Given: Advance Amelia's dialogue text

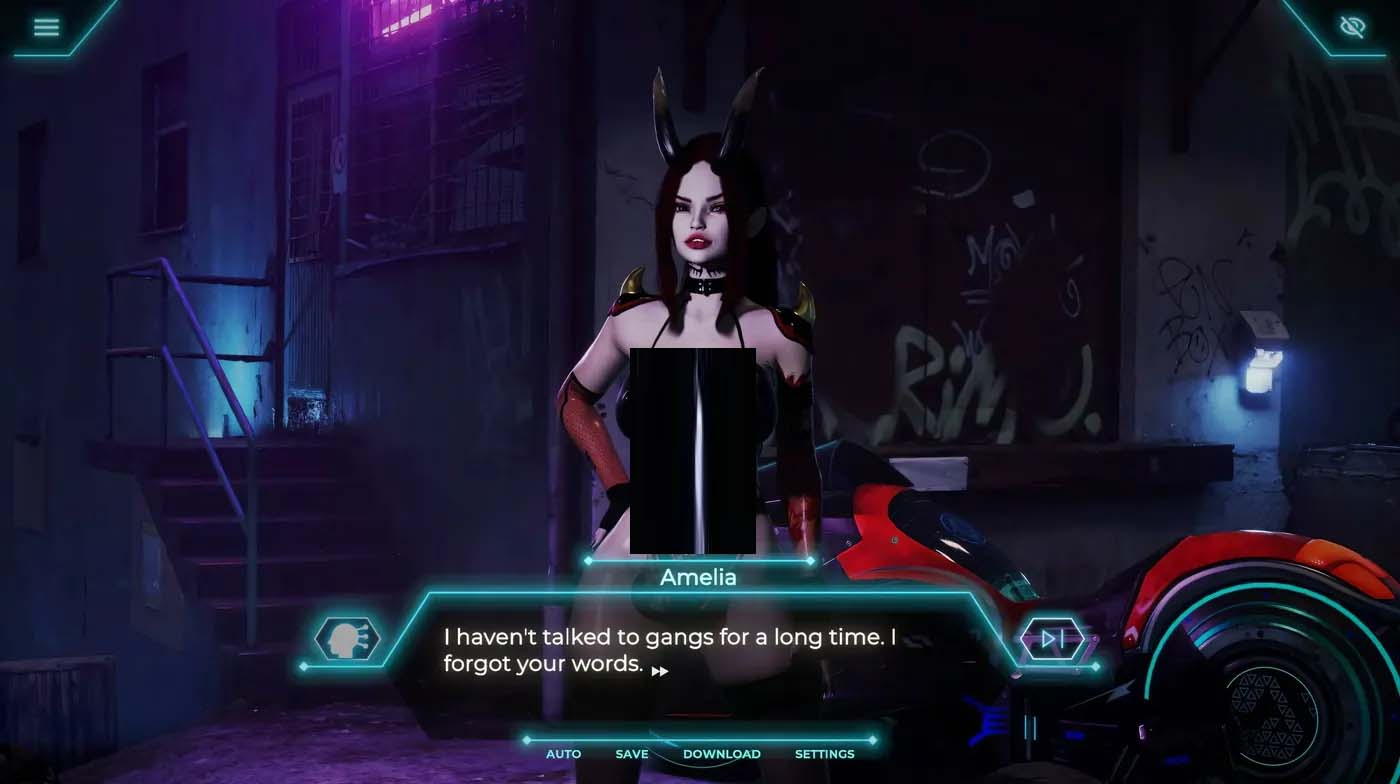Looking at the screenshot, I should point(660,671).
